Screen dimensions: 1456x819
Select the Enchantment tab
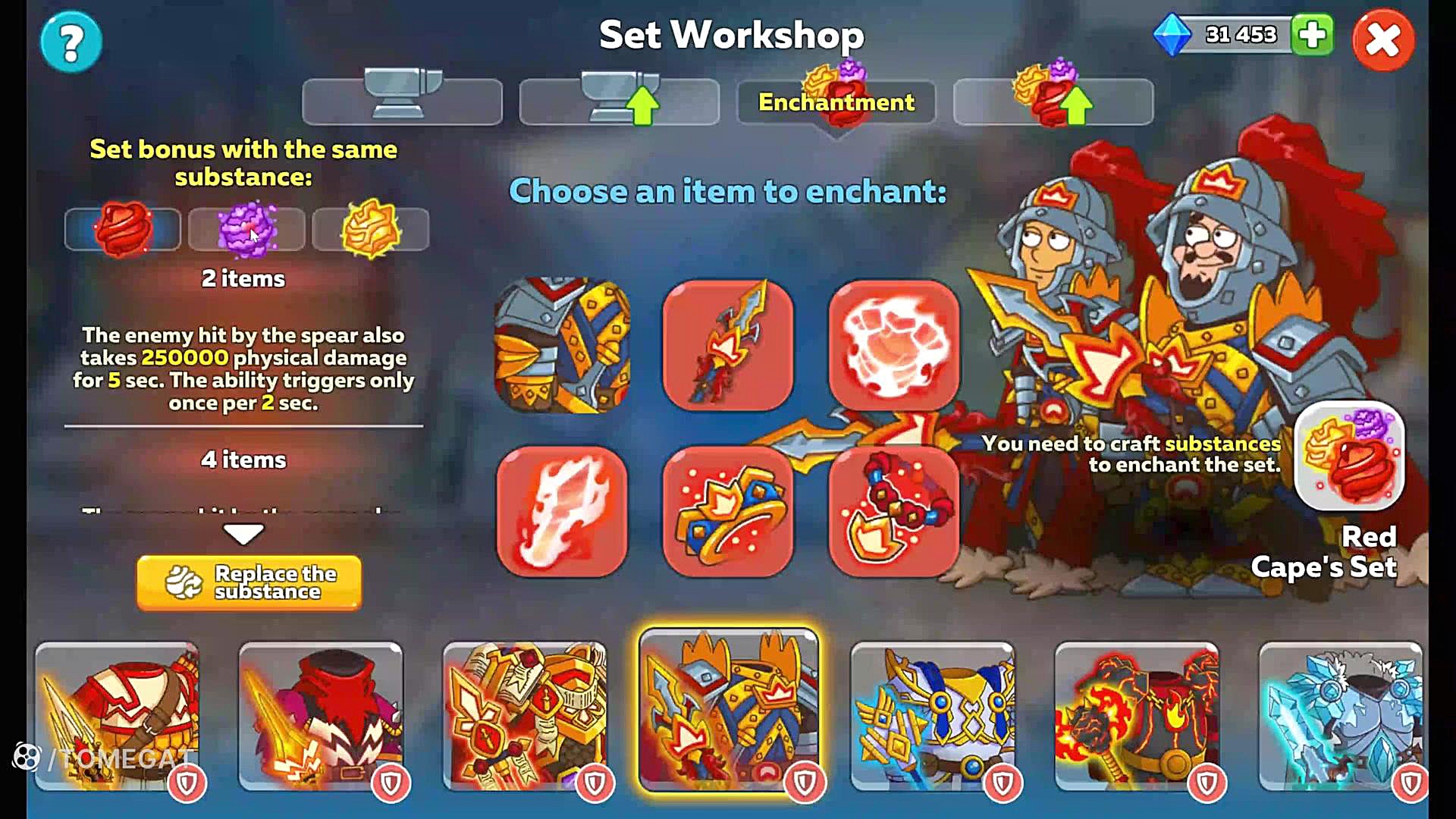[x=836, y=102]
